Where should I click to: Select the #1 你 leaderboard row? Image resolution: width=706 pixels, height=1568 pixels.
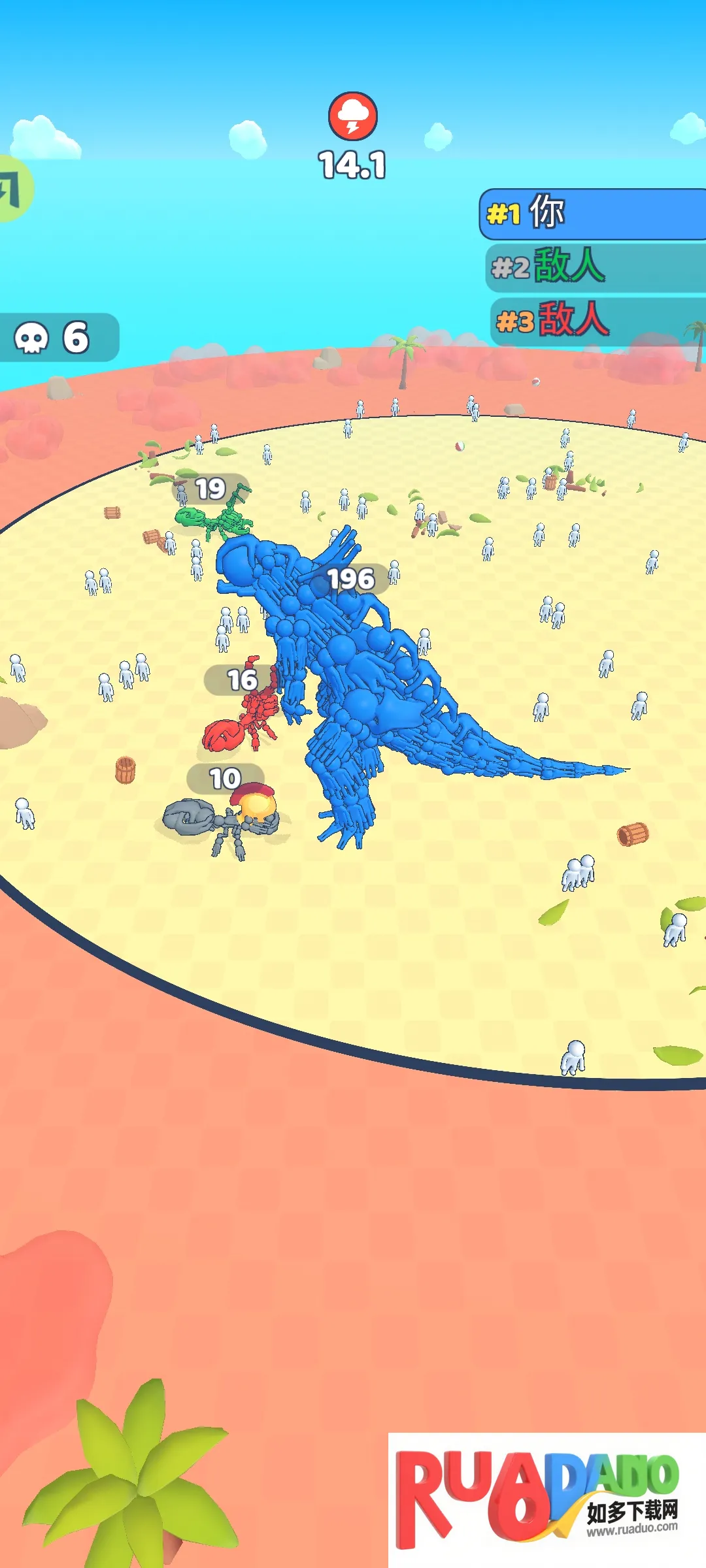tap(594, 214)
